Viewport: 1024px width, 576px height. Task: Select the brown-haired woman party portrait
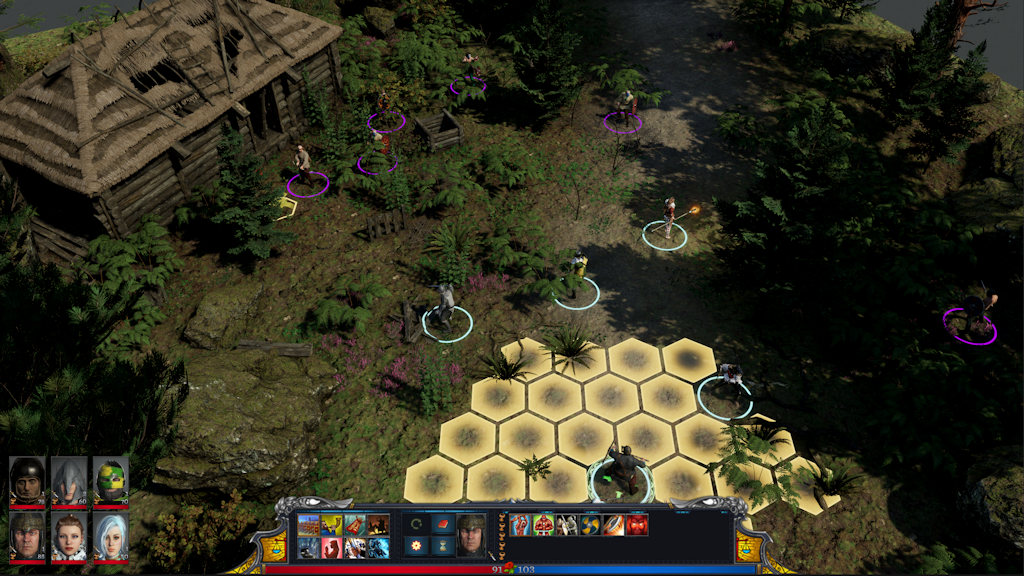(x=69, y=537)
